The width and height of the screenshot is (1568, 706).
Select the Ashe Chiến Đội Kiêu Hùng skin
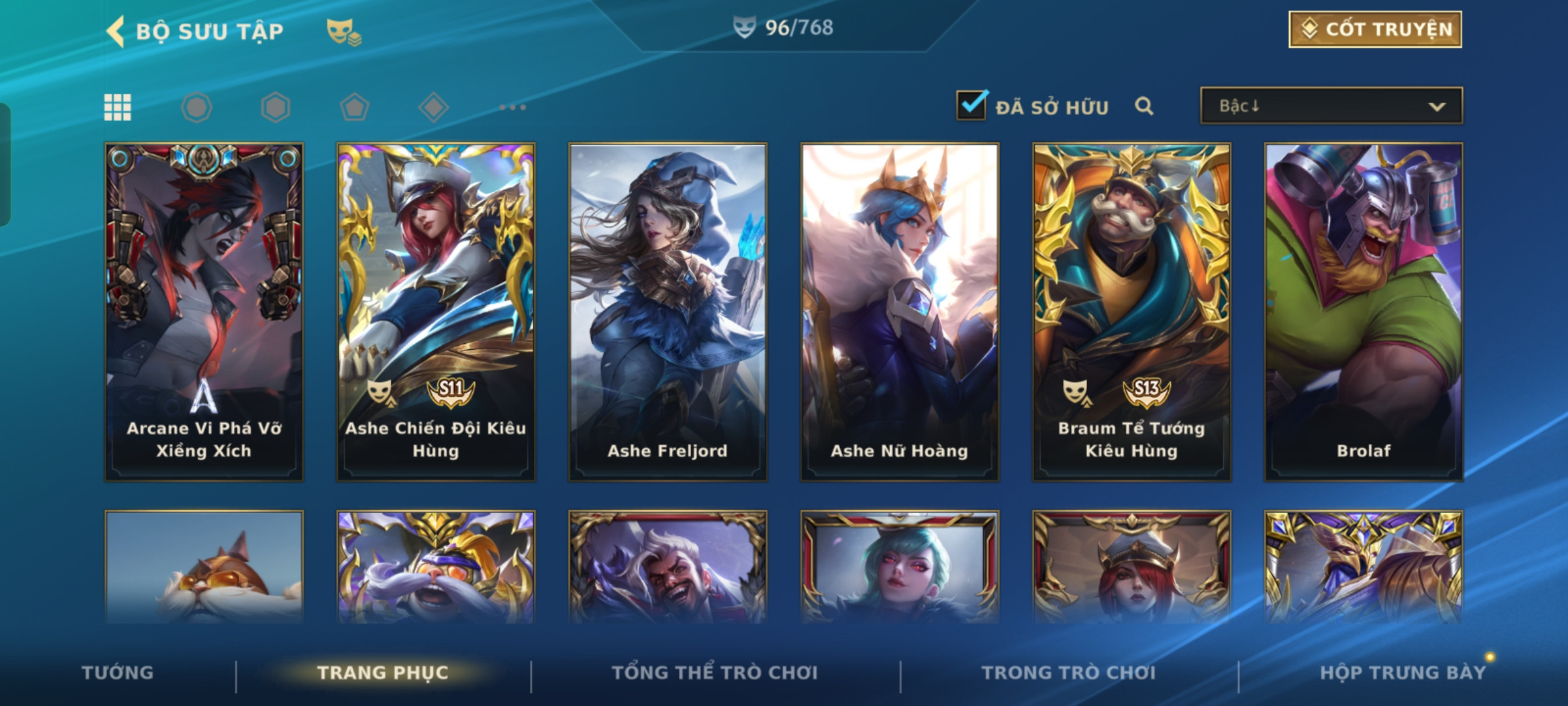(x=436, y=312)
